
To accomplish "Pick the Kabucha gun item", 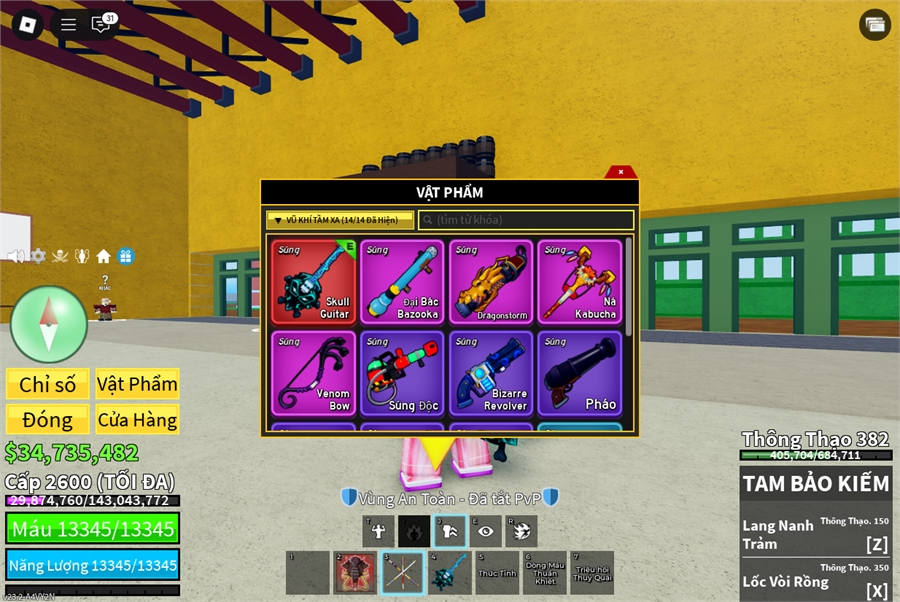I will 580,281.
